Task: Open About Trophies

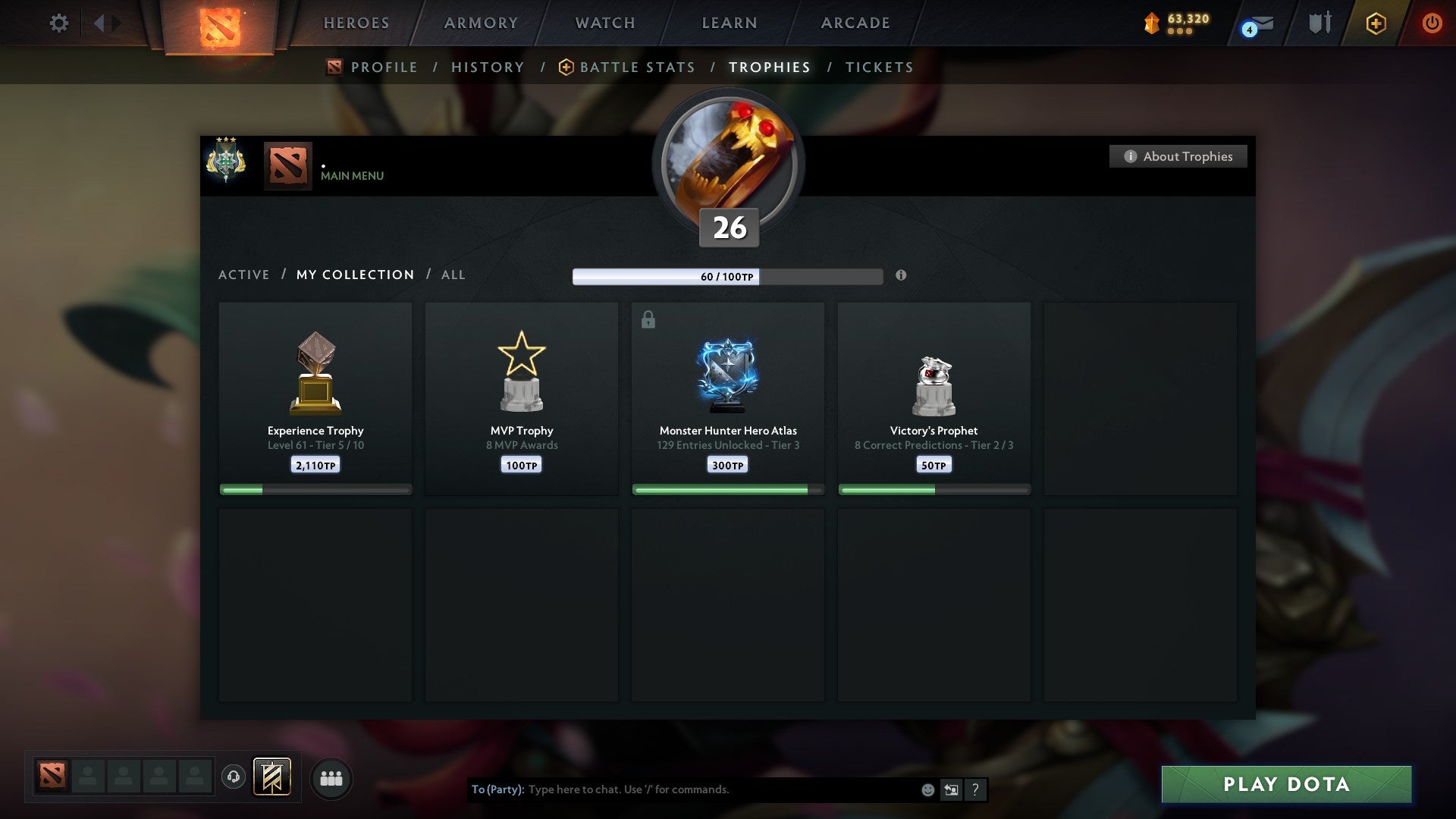Action: pos(1178,156)
